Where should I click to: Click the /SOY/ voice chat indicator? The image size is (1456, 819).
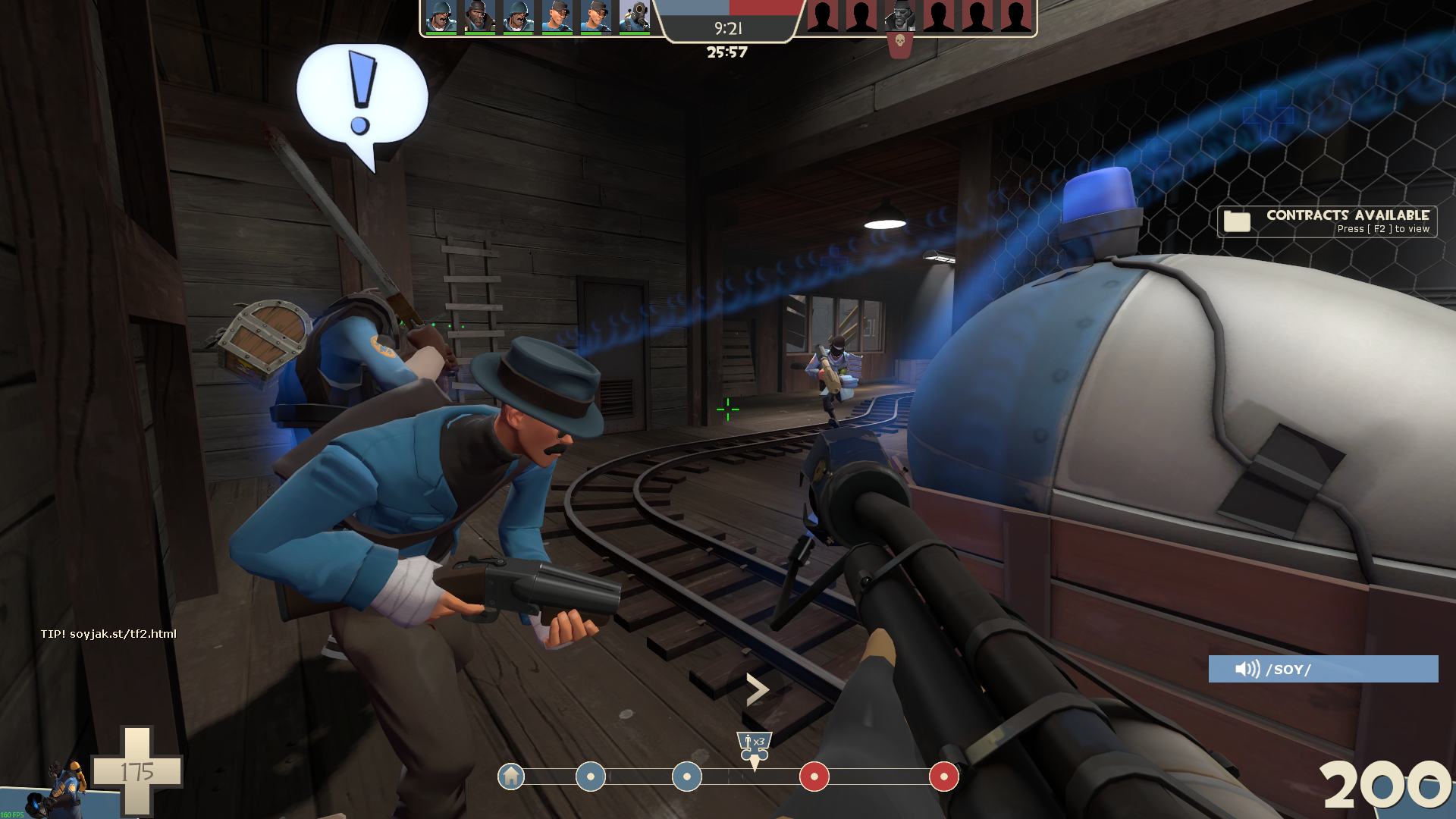tap(1323, 669)
